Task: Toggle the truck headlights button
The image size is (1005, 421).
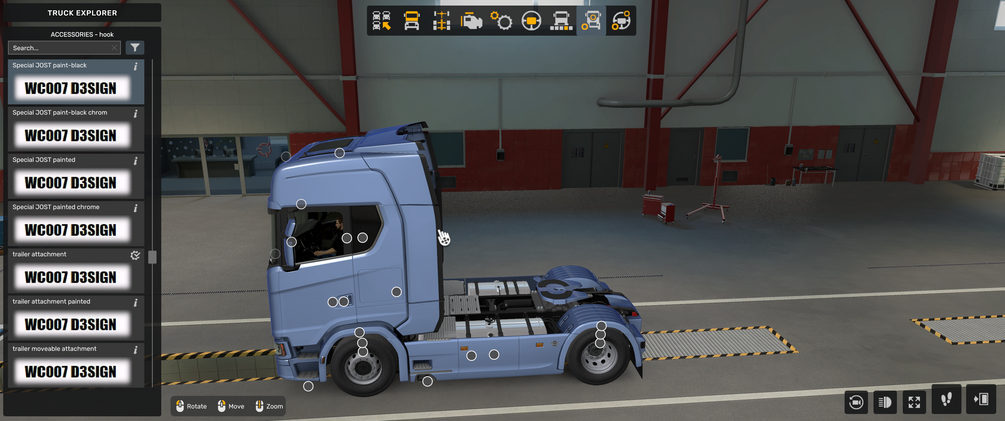Action: tap(885, 401)
